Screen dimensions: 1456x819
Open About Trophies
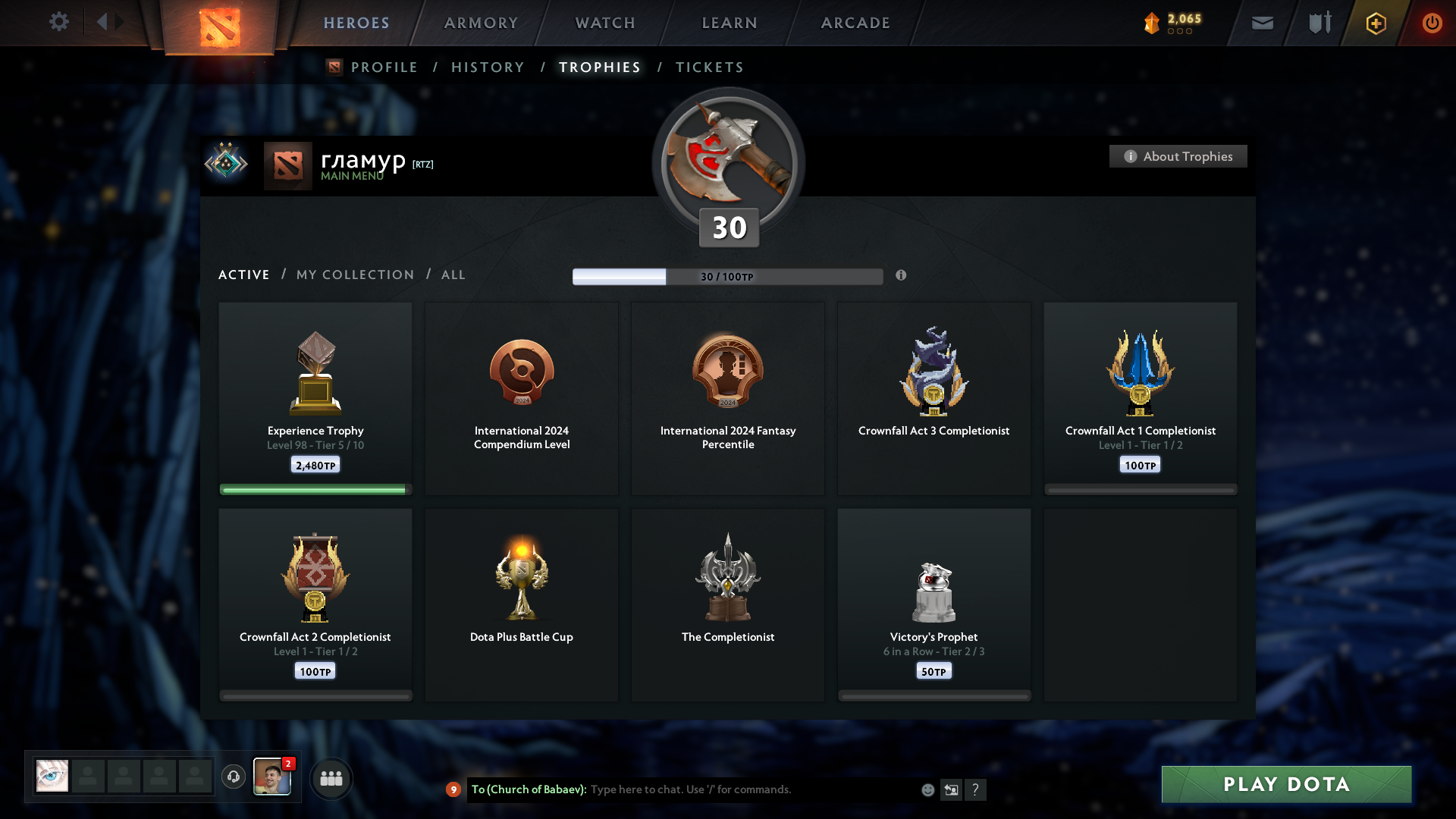(x=1178, y=156)
